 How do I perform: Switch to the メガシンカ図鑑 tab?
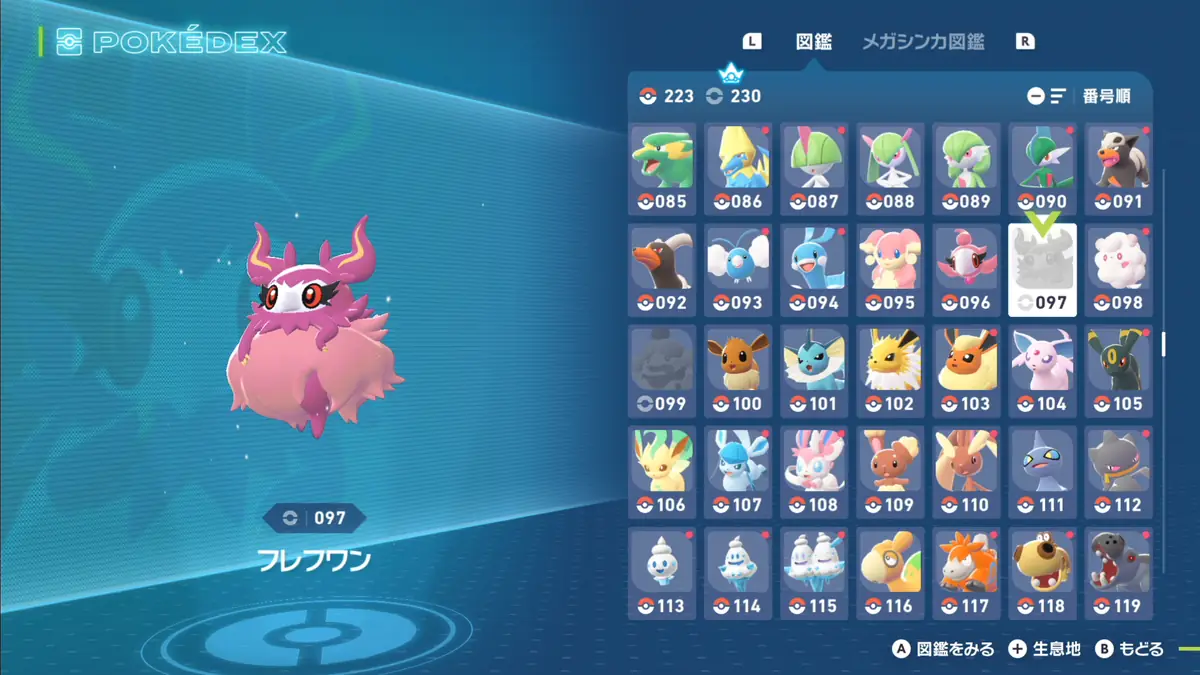[x=922, y=42]
